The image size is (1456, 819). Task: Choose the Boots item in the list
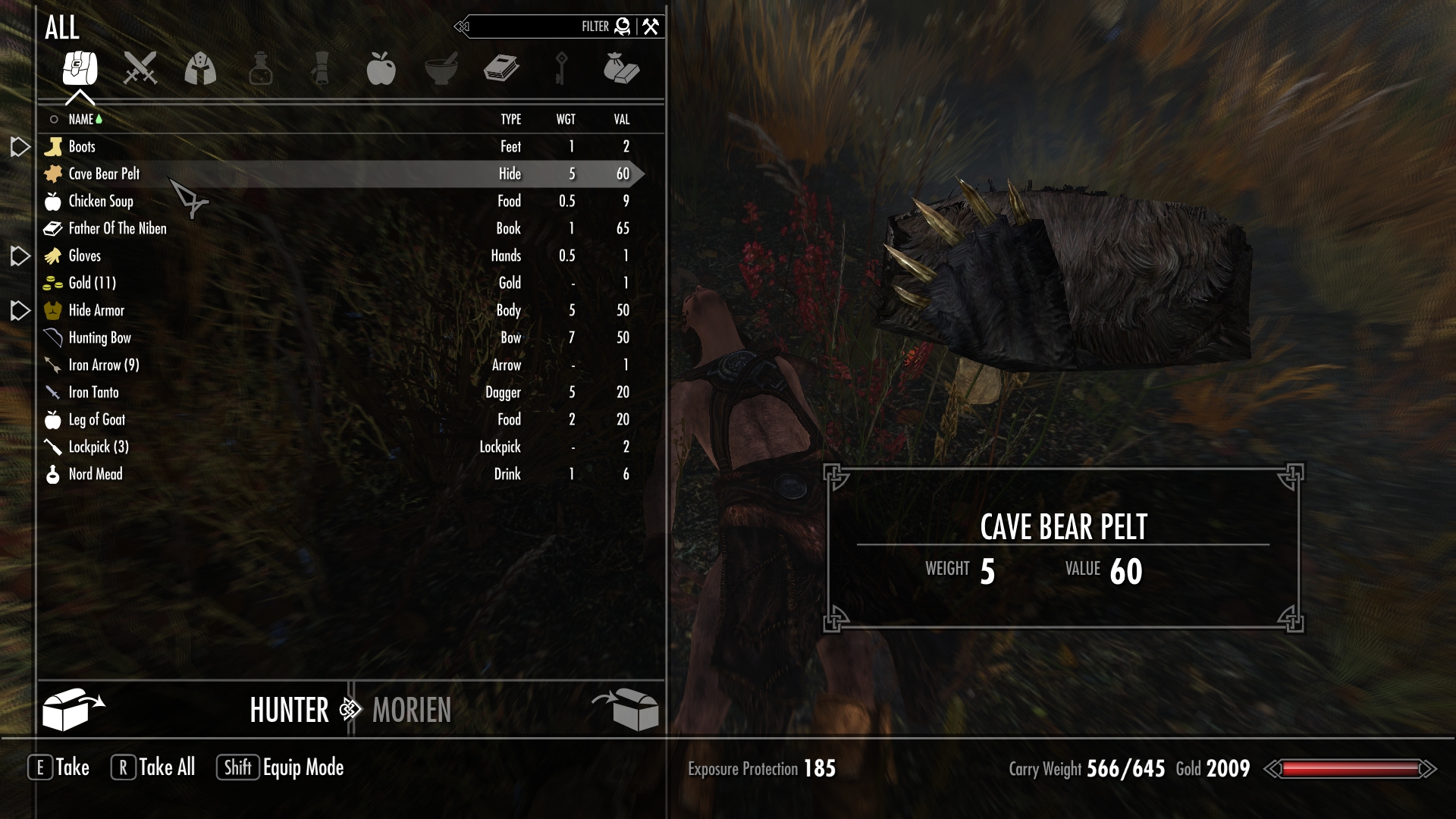click(x=82, y=146)
